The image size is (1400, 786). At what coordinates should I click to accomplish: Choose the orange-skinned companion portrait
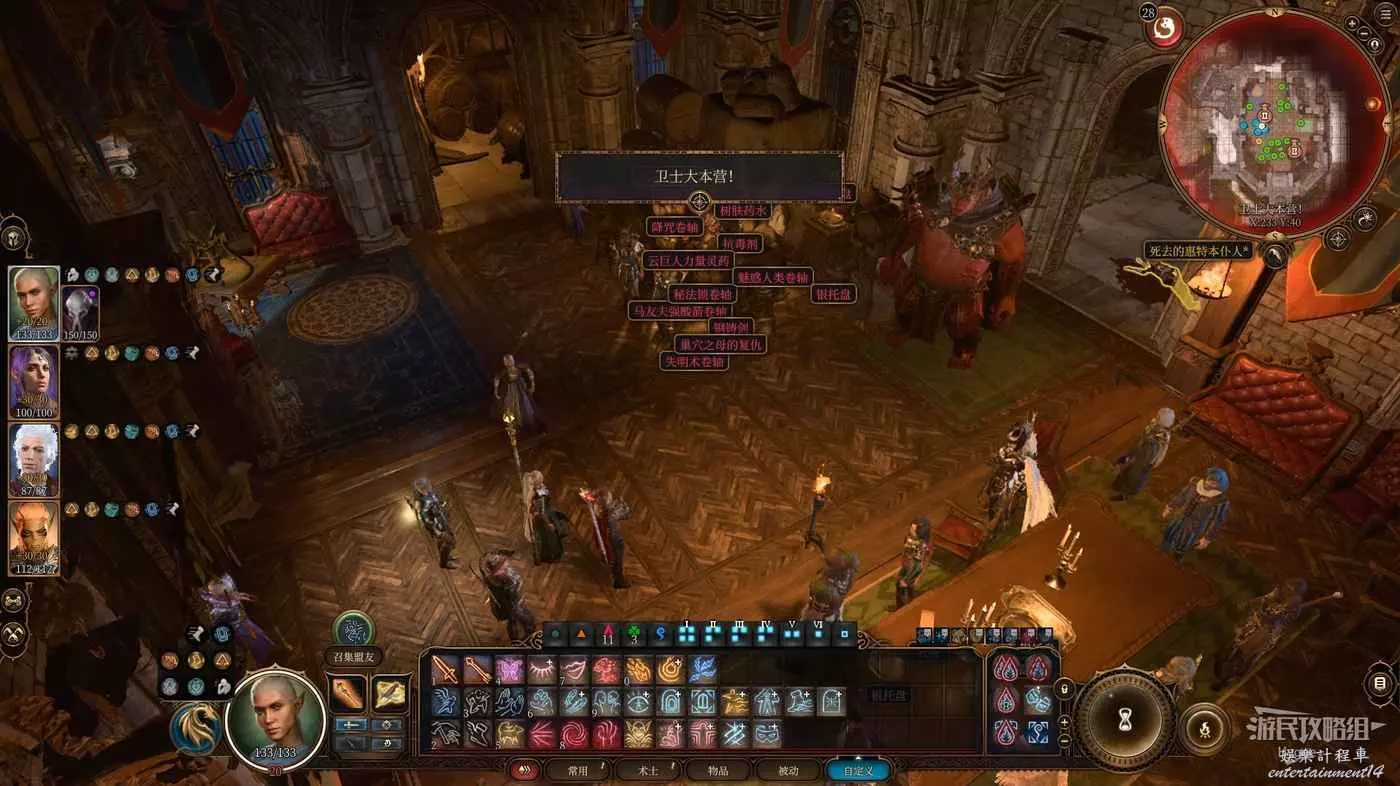tap(34, 538)
